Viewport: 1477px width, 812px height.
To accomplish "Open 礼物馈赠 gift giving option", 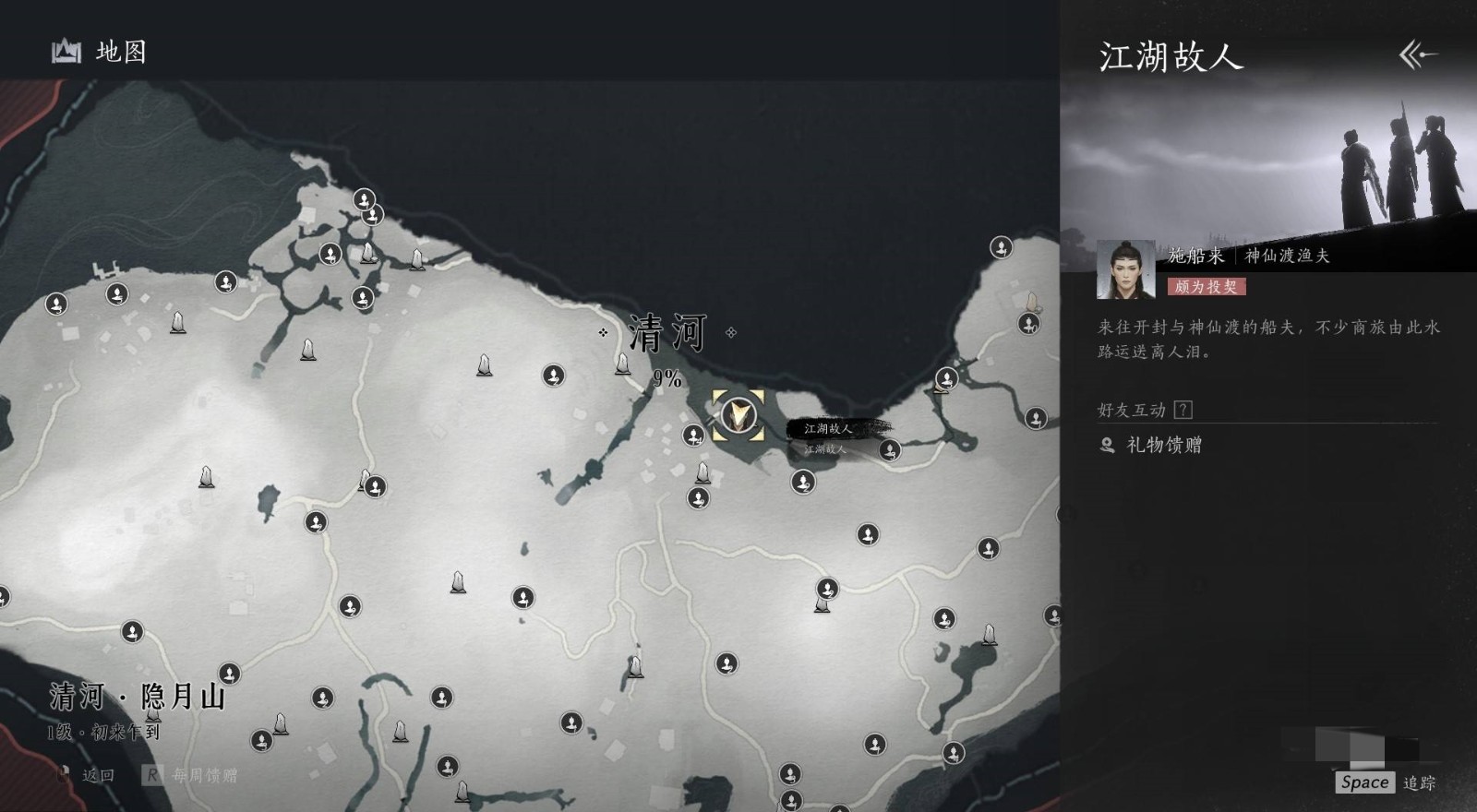I will 1163,446.
